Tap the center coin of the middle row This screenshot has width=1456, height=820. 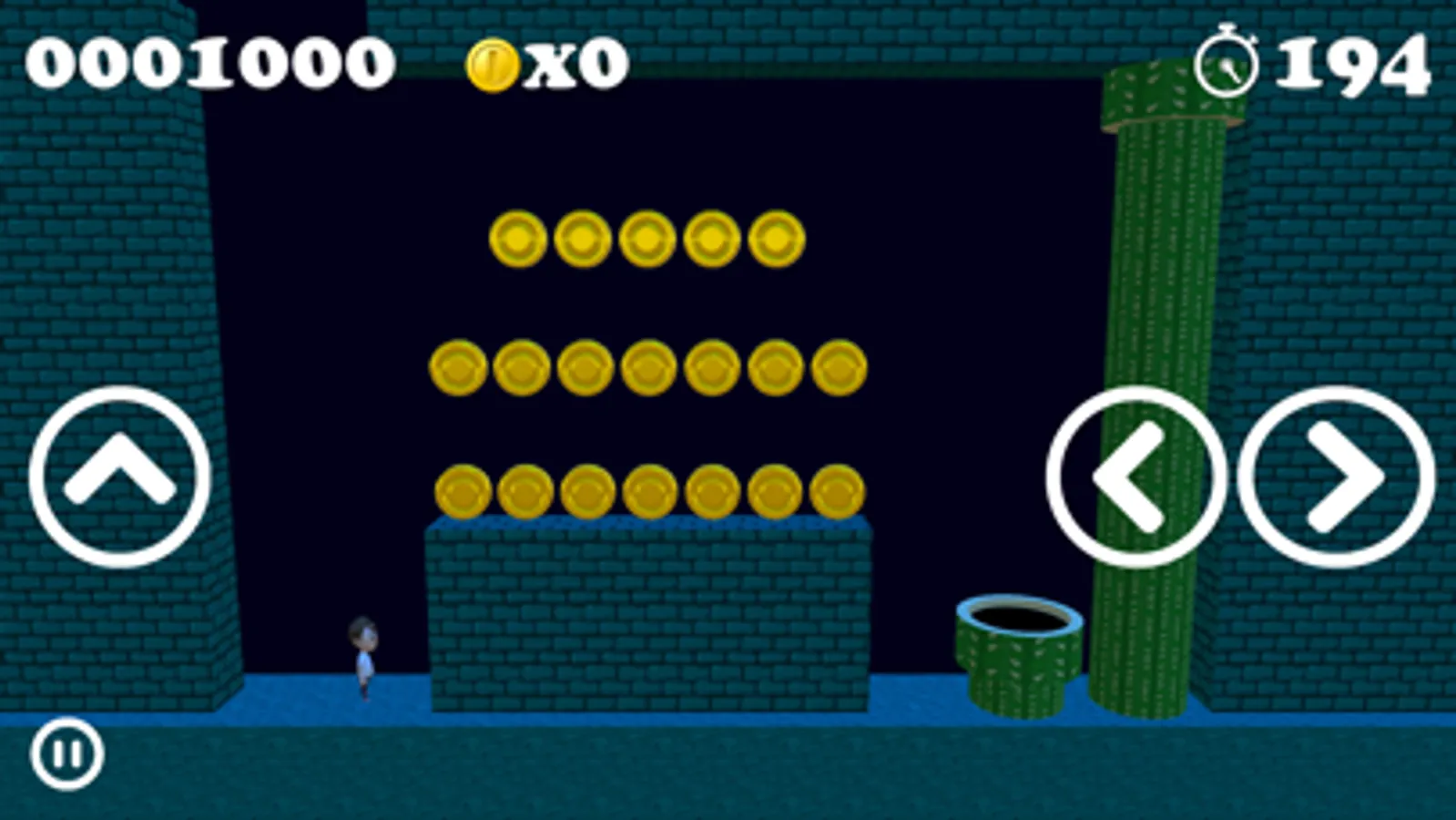[x=648, y=368]
